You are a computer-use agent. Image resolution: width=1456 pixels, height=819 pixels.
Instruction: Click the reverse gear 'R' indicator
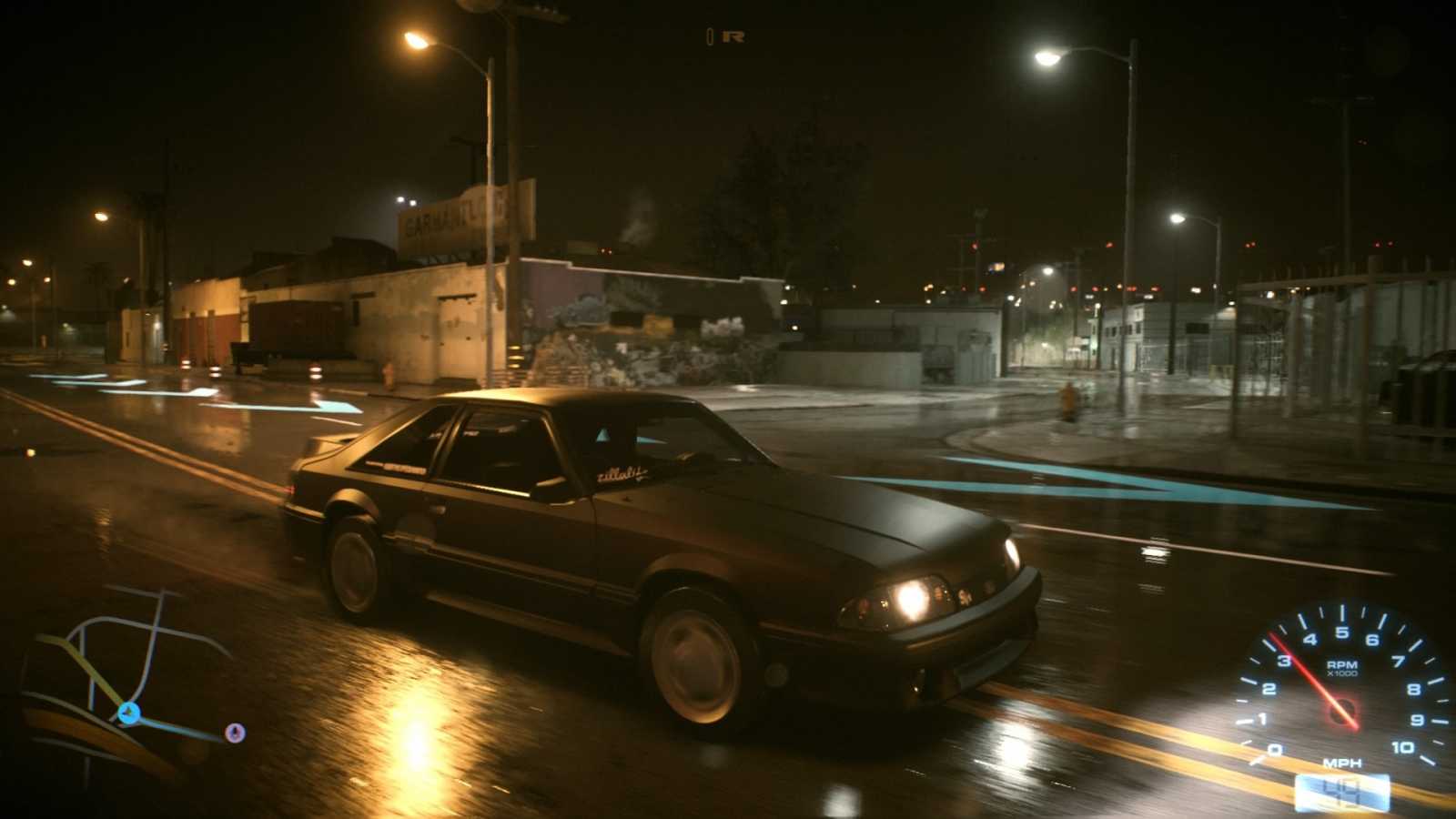(734, 35)
